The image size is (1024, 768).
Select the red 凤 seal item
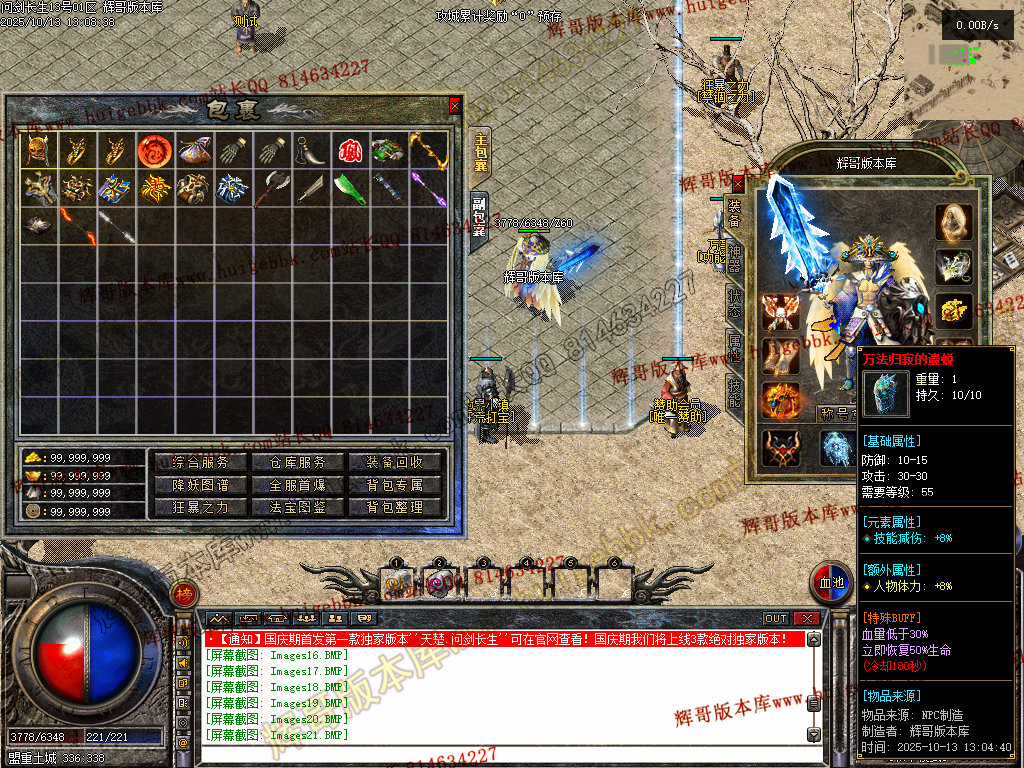tap(348, 150)
